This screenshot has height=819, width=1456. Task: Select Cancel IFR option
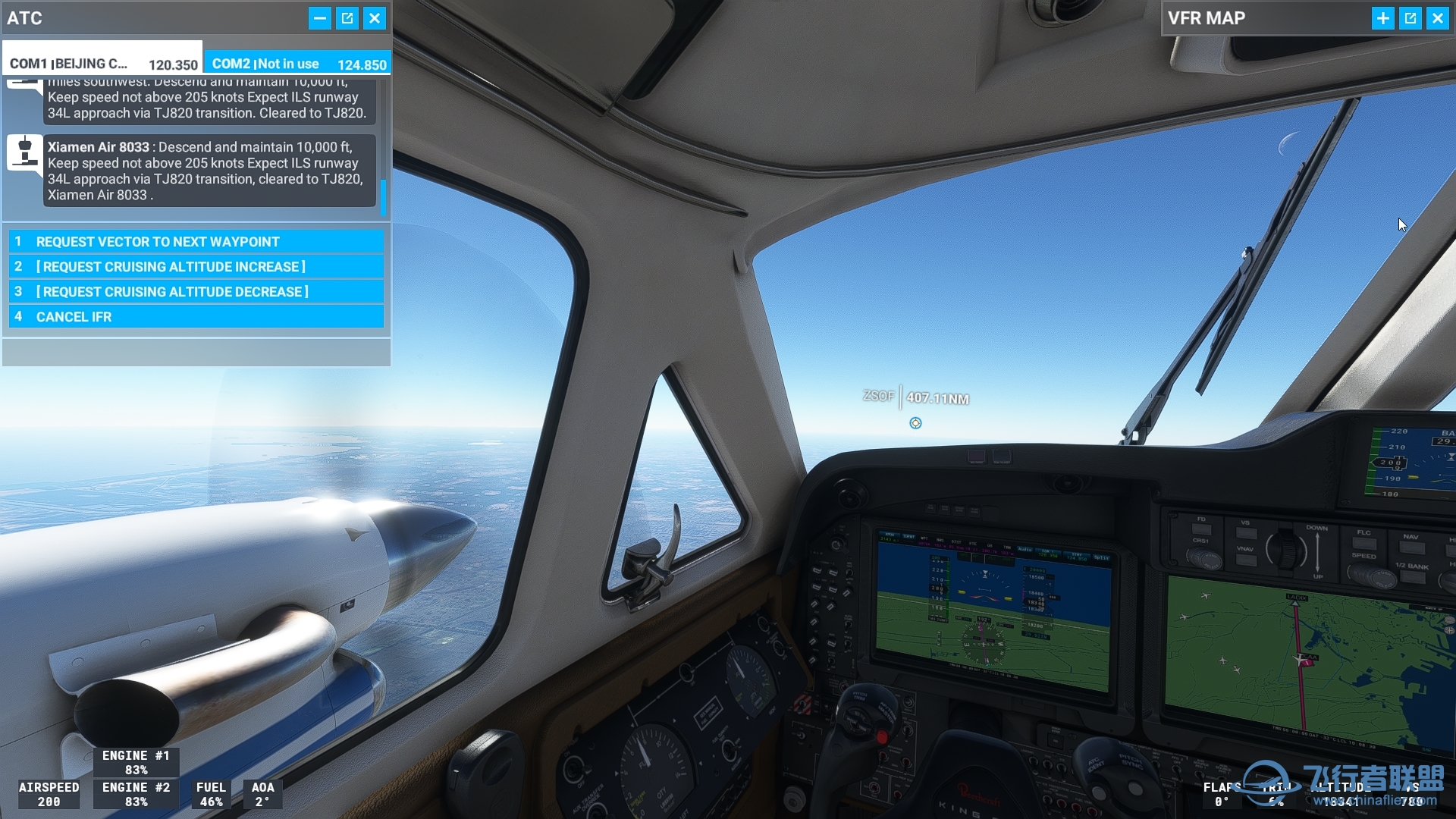click(x=196, y=317)
